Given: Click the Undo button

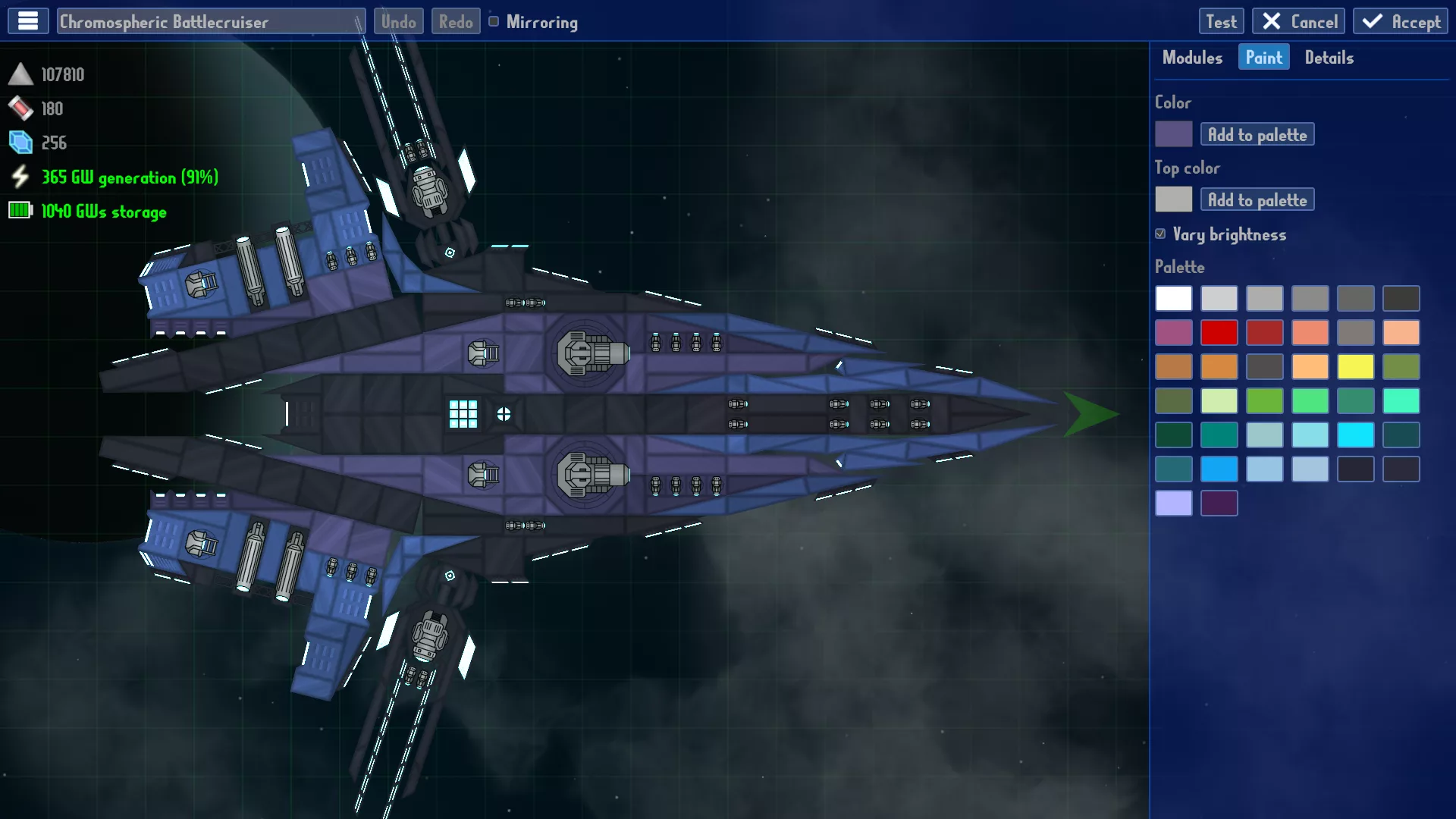Looking at the screenshot, I should (x=398, y=21).
